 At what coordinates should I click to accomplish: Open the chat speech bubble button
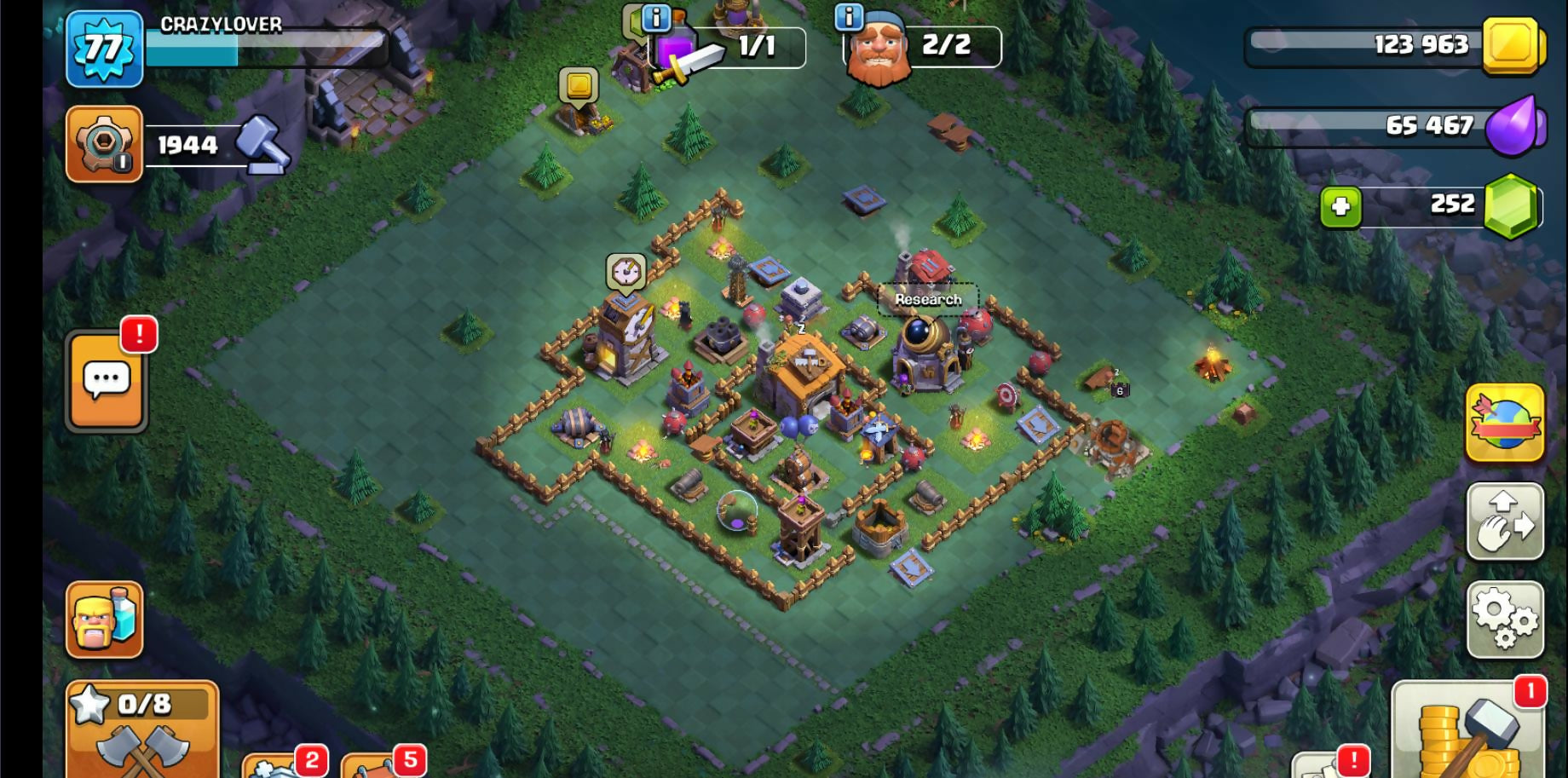107,380
